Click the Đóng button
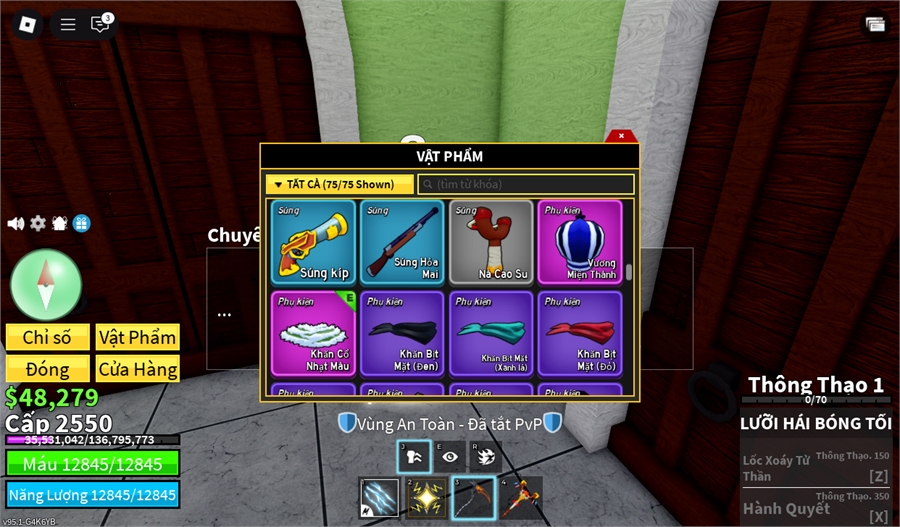Image resolution: width=900 pixels, height=527 pixels. click(x=48, y=368)
